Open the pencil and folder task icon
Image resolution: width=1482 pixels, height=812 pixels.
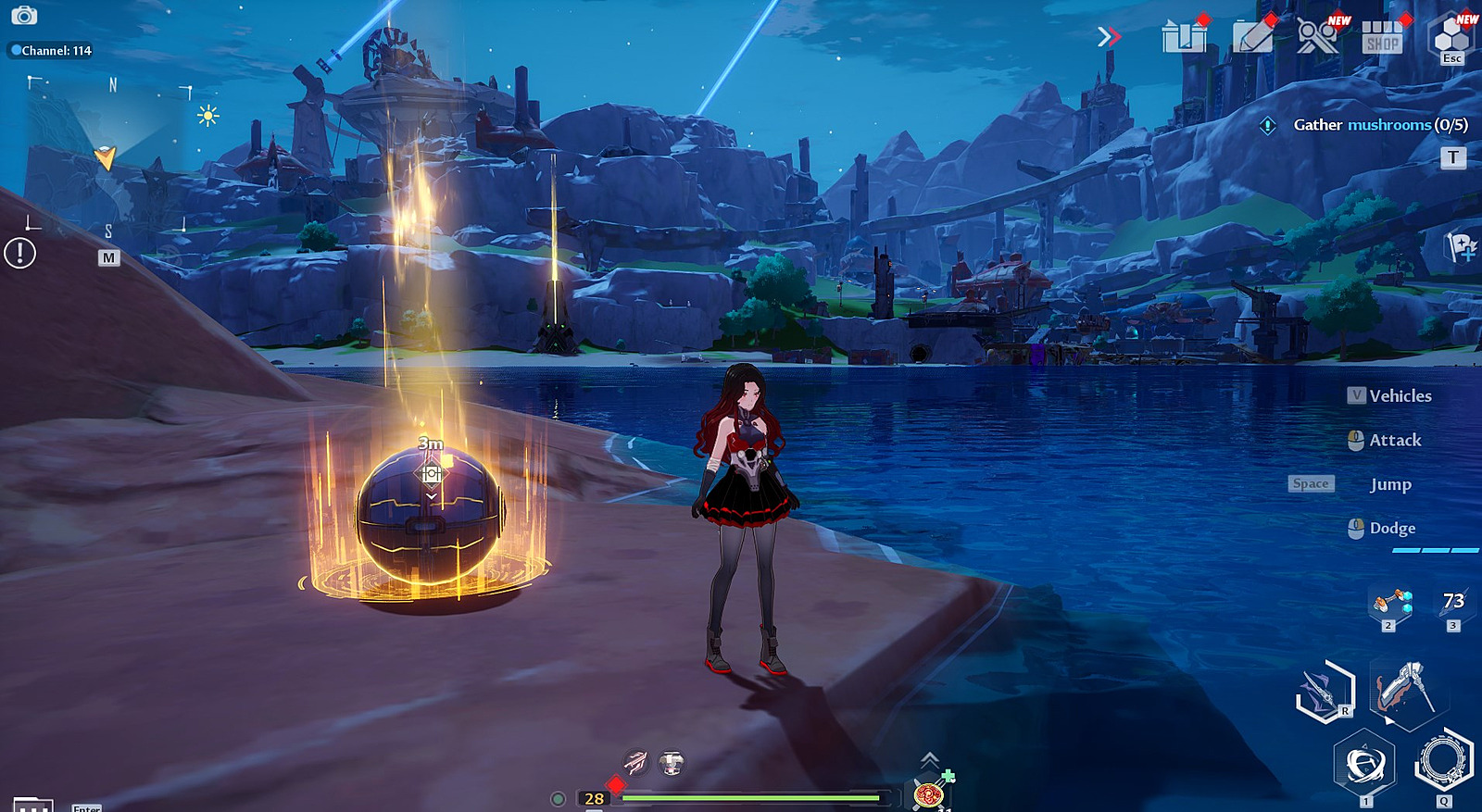(1253, 37)
